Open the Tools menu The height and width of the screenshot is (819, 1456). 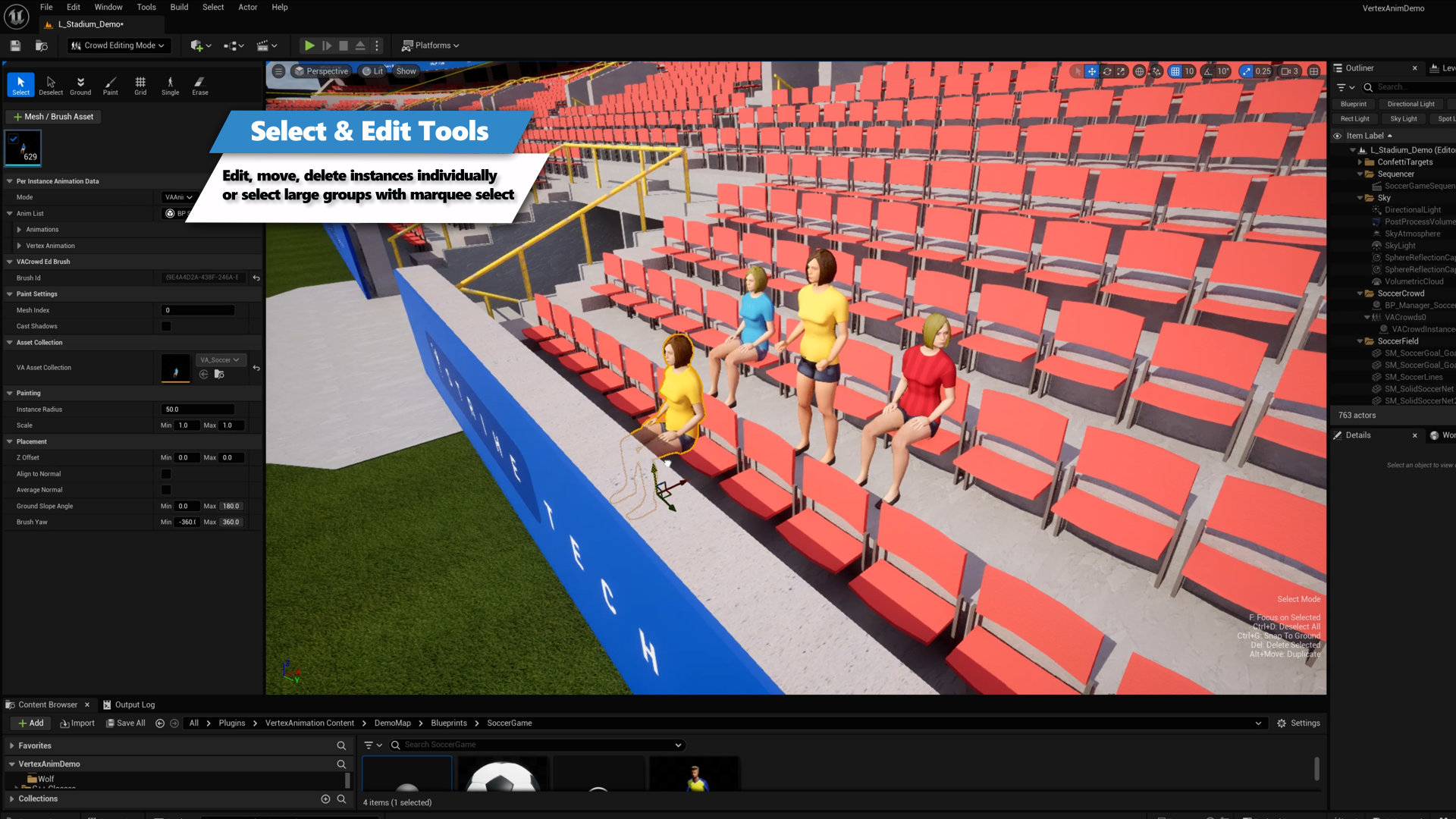[146, 7]
